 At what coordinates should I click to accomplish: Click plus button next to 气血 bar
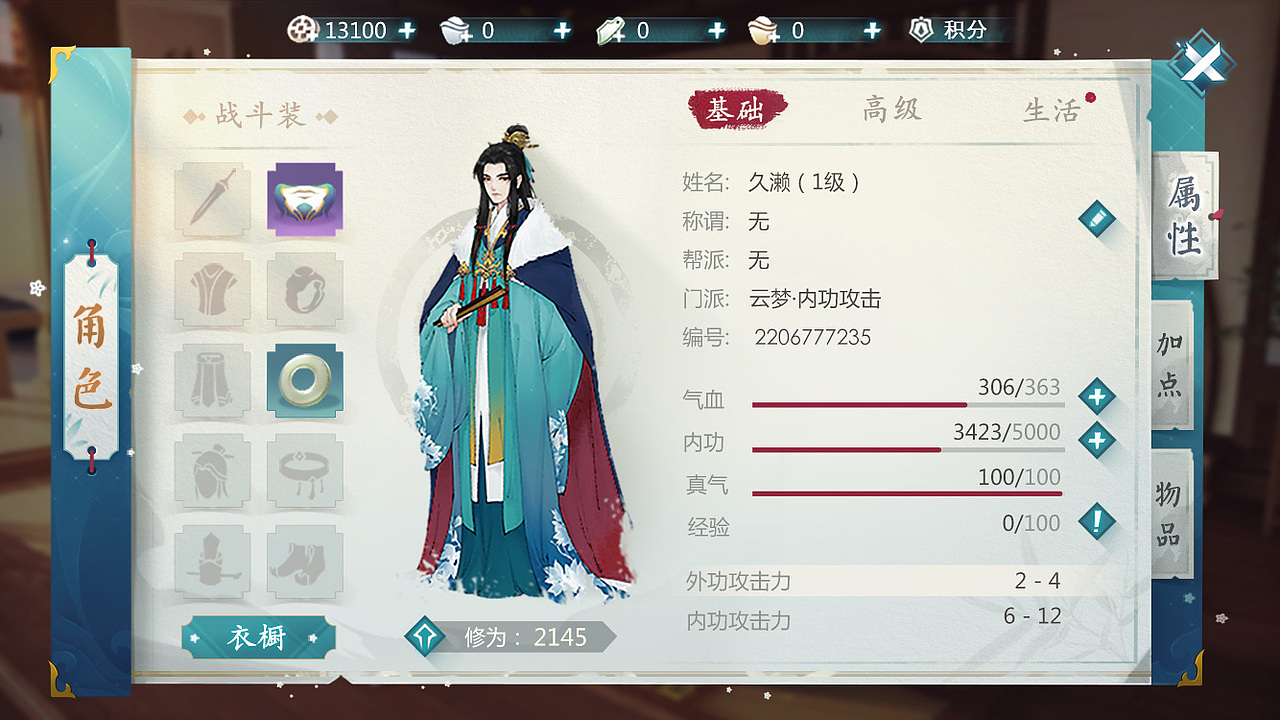pos(1098,396)
